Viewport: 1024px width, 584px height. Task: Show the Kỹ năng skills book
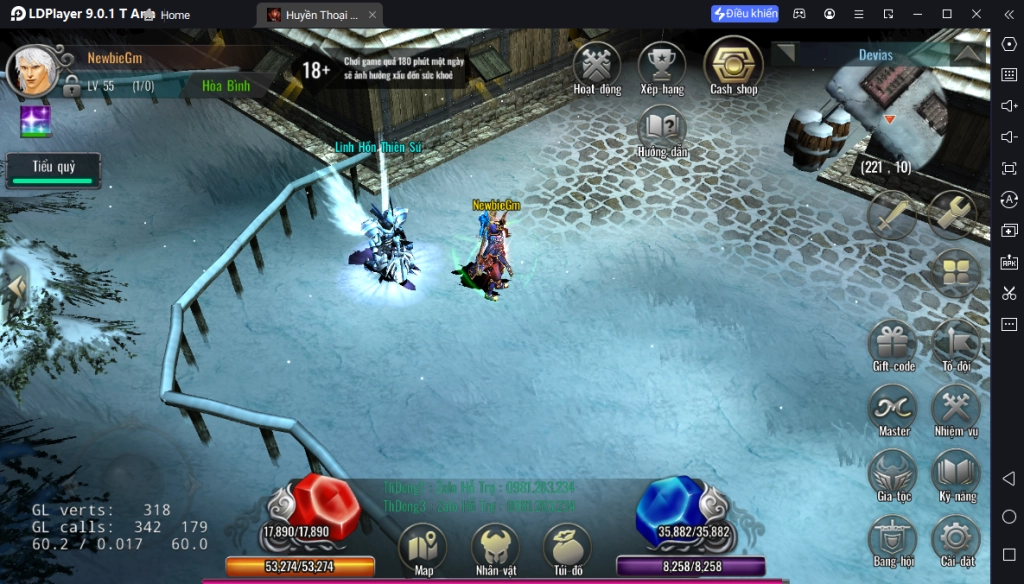[956, 473]
